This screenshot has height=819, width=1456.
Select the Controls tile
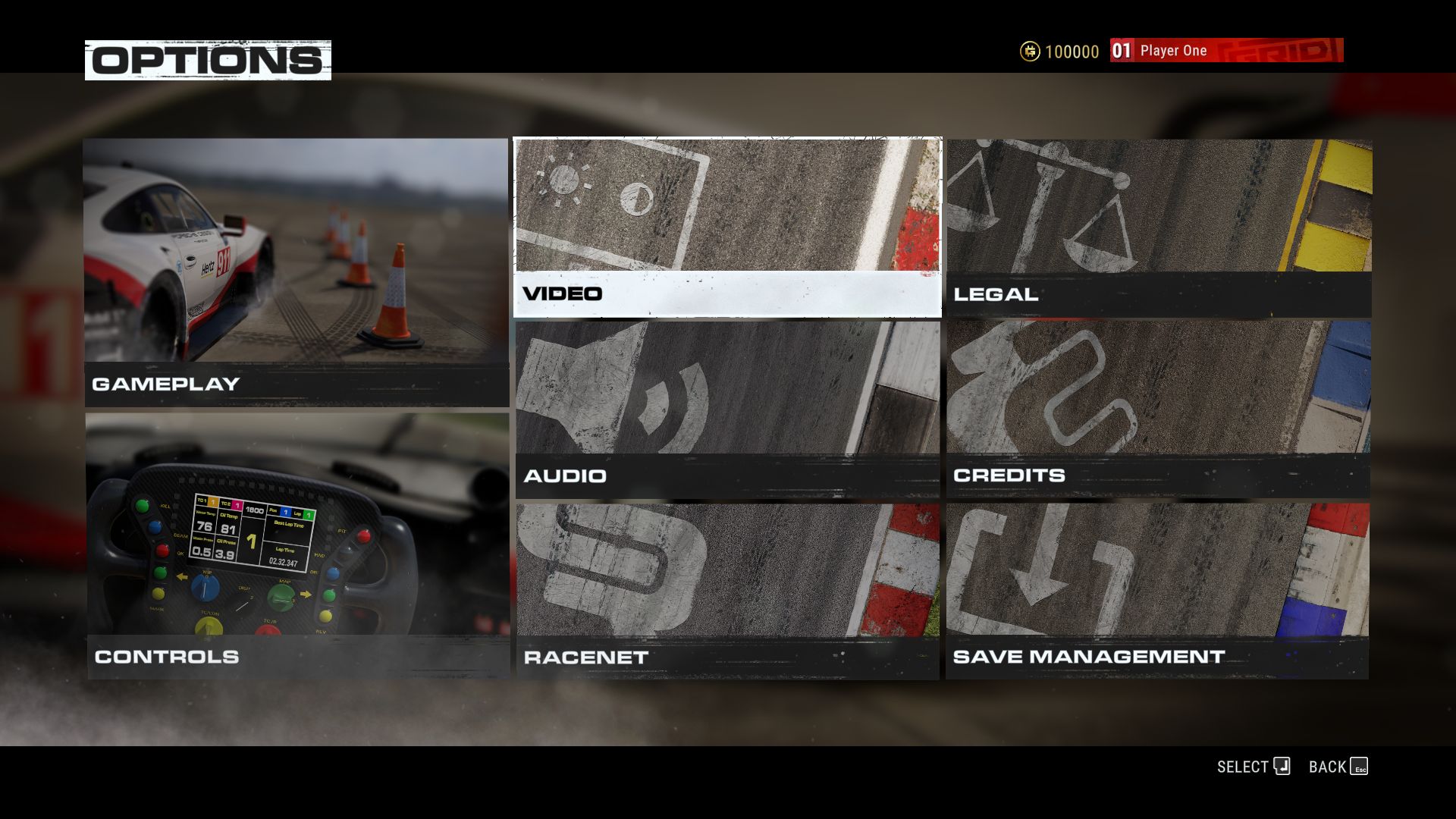[x=297, y=546]
